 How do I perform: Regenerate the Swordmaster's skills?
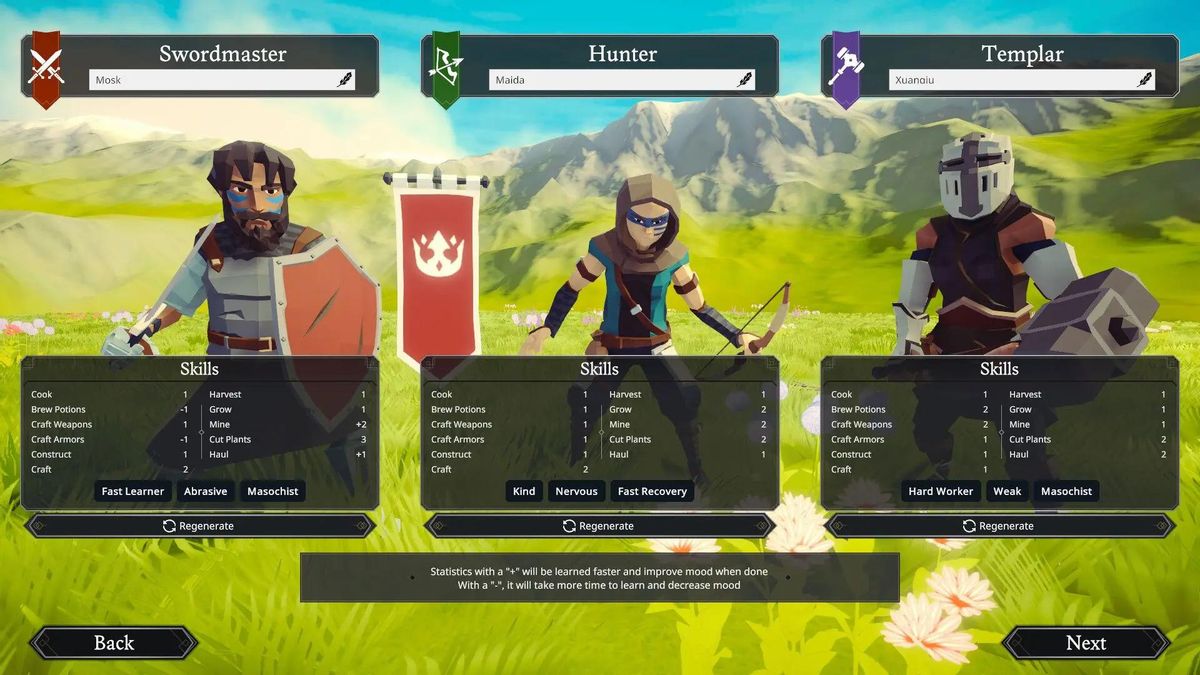coord(199,526)
